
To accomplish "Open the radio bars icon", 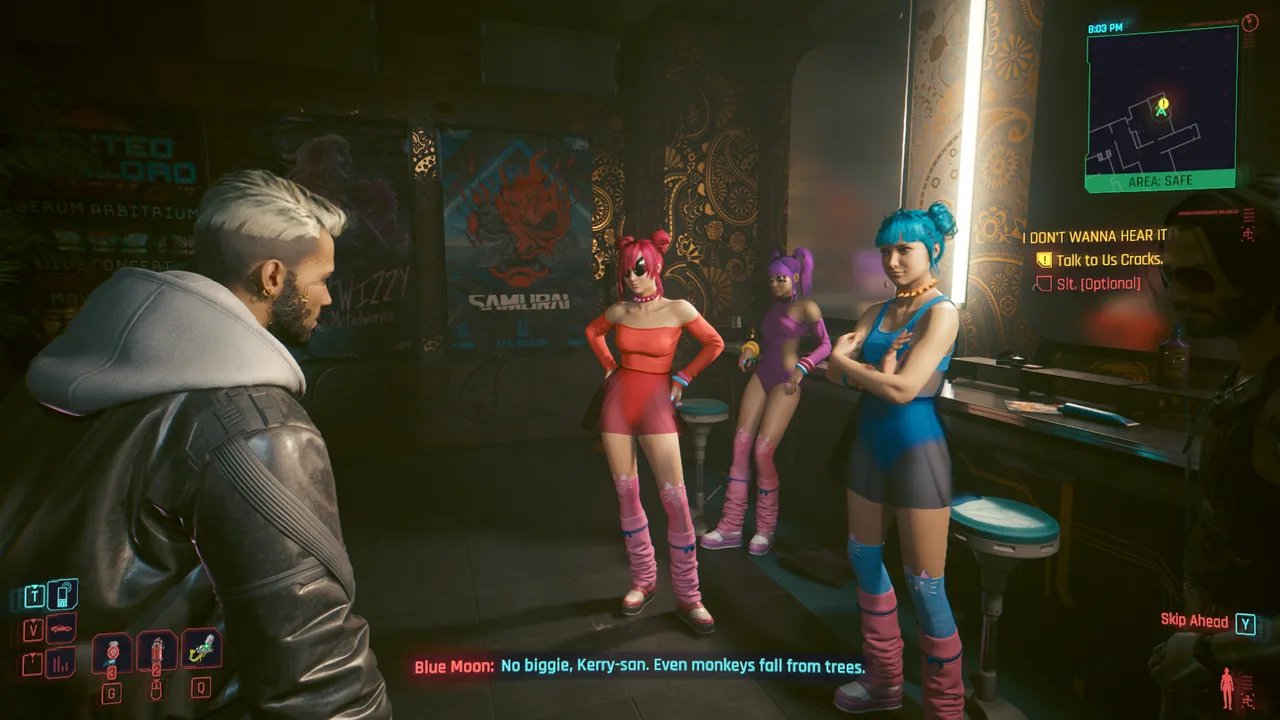I will 61,662.
